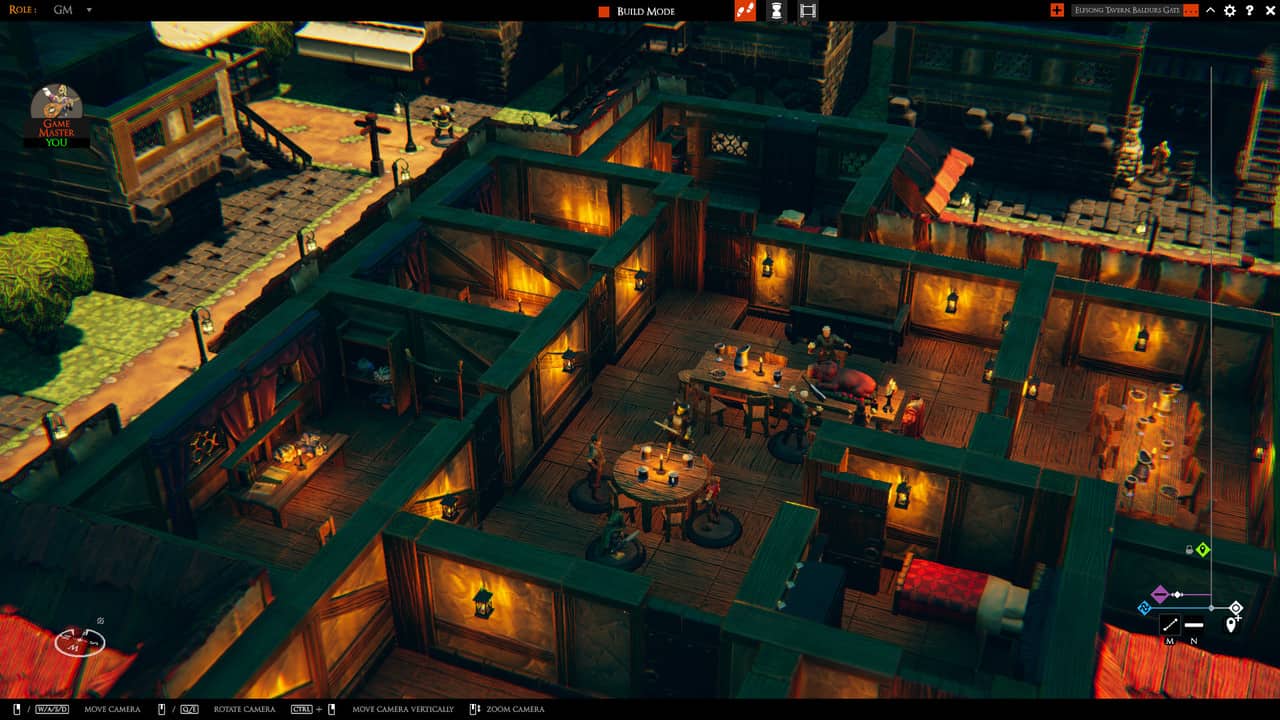Viewport: 1280px width, 720px height.
Task: Toggle the green location marker diamond
Action: (x=1203, y=549)
